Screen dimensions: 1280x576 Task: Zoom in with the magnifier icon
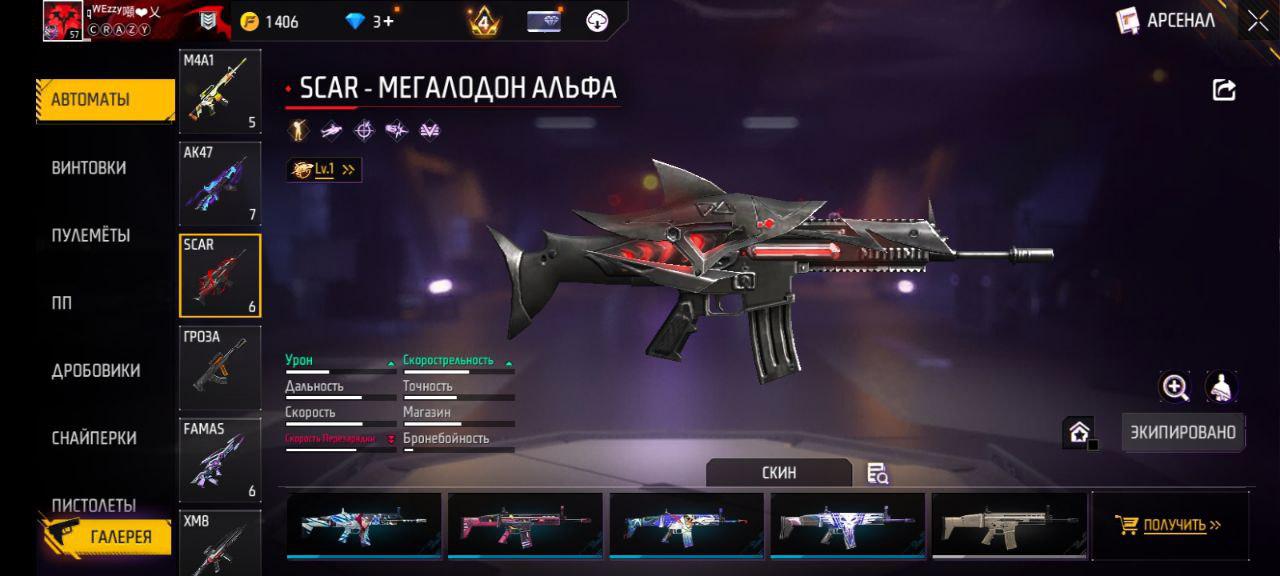pyautogui.click(x=1175, y=387)
